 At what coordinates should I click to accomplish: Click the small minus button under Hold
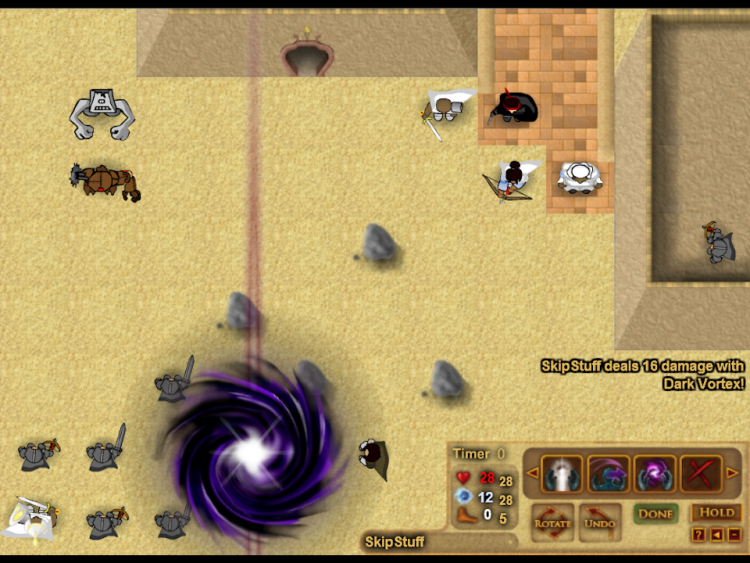tap(733, 535)
